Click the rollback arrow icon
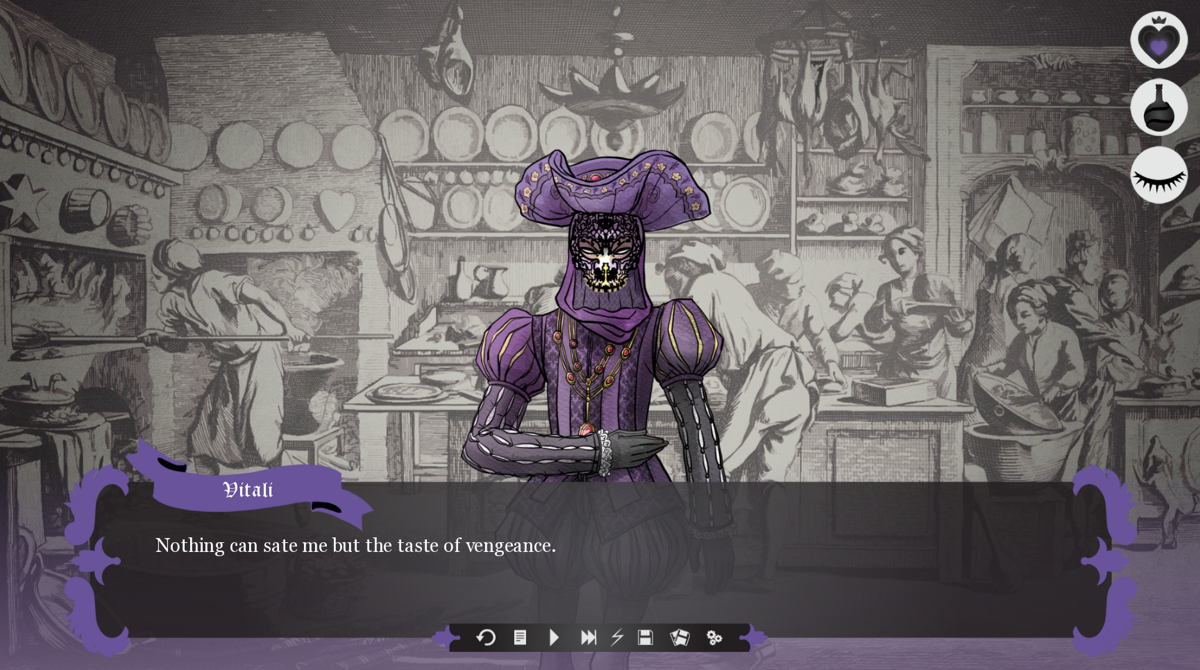 (x=486, y=637)
